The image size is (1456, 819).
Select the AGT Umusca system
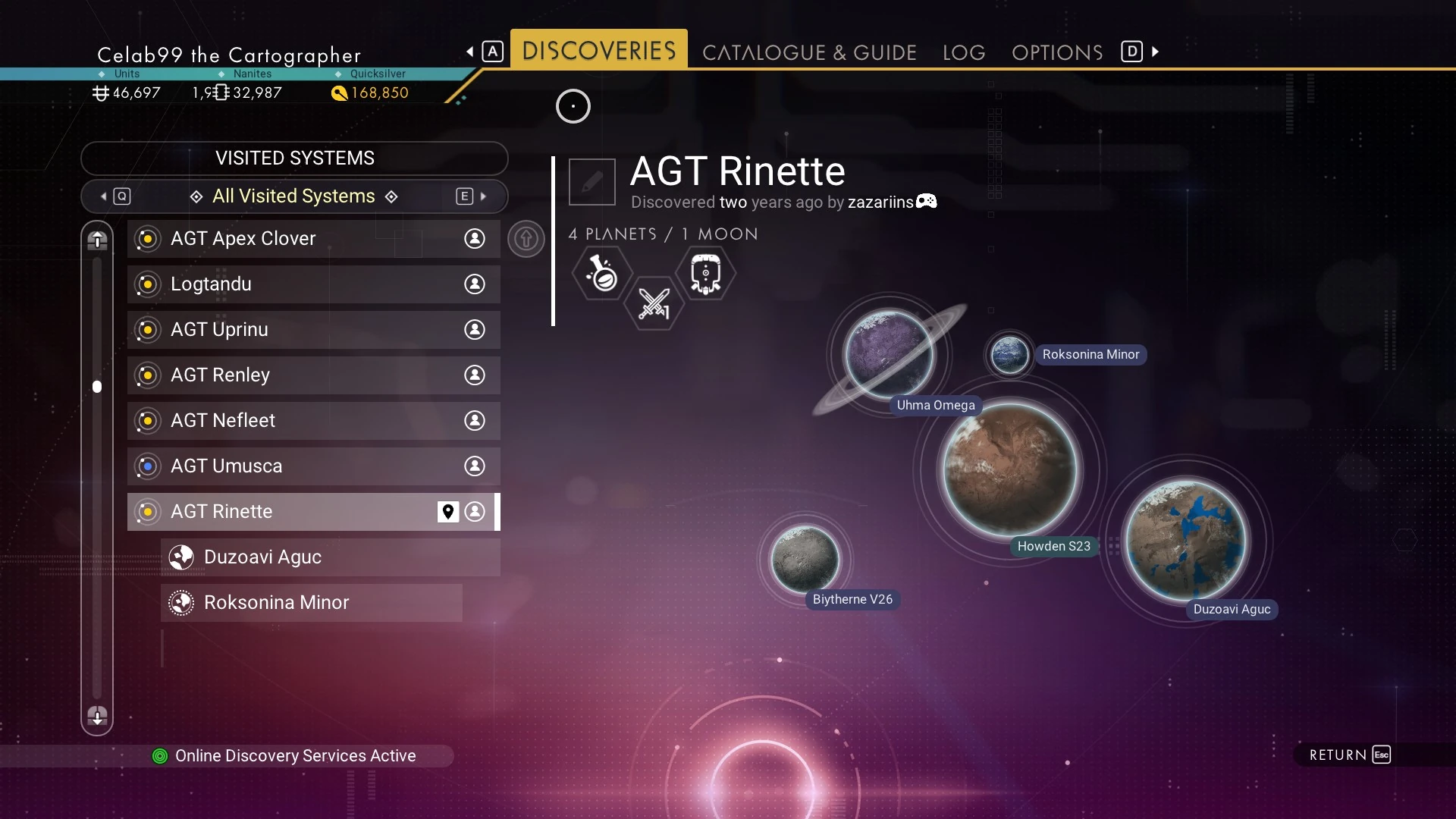(x=312, y=466)
